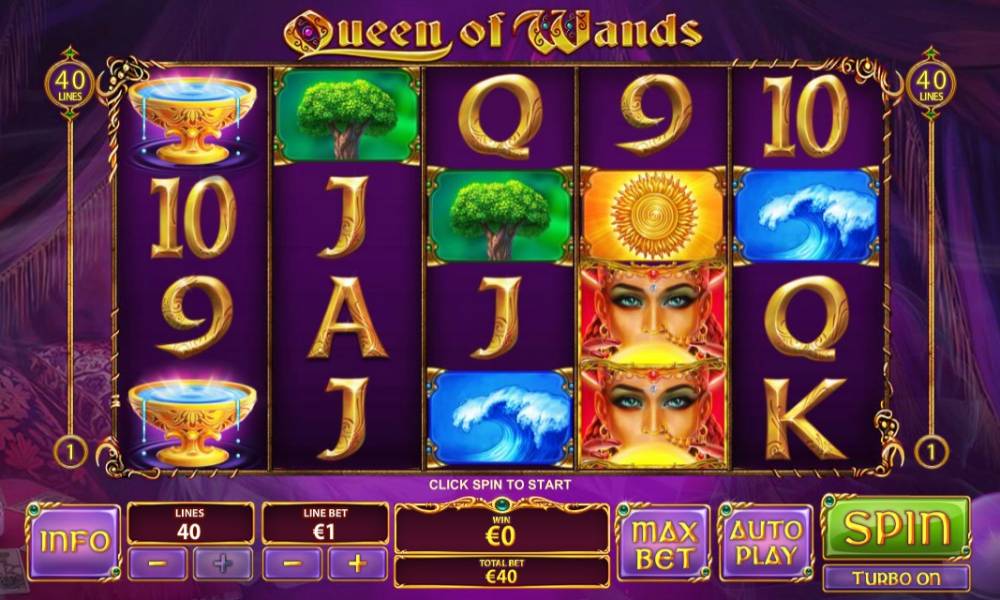Start Auto Play mode
Viewport: 1000px width, 600px height.
click(766, 542)
